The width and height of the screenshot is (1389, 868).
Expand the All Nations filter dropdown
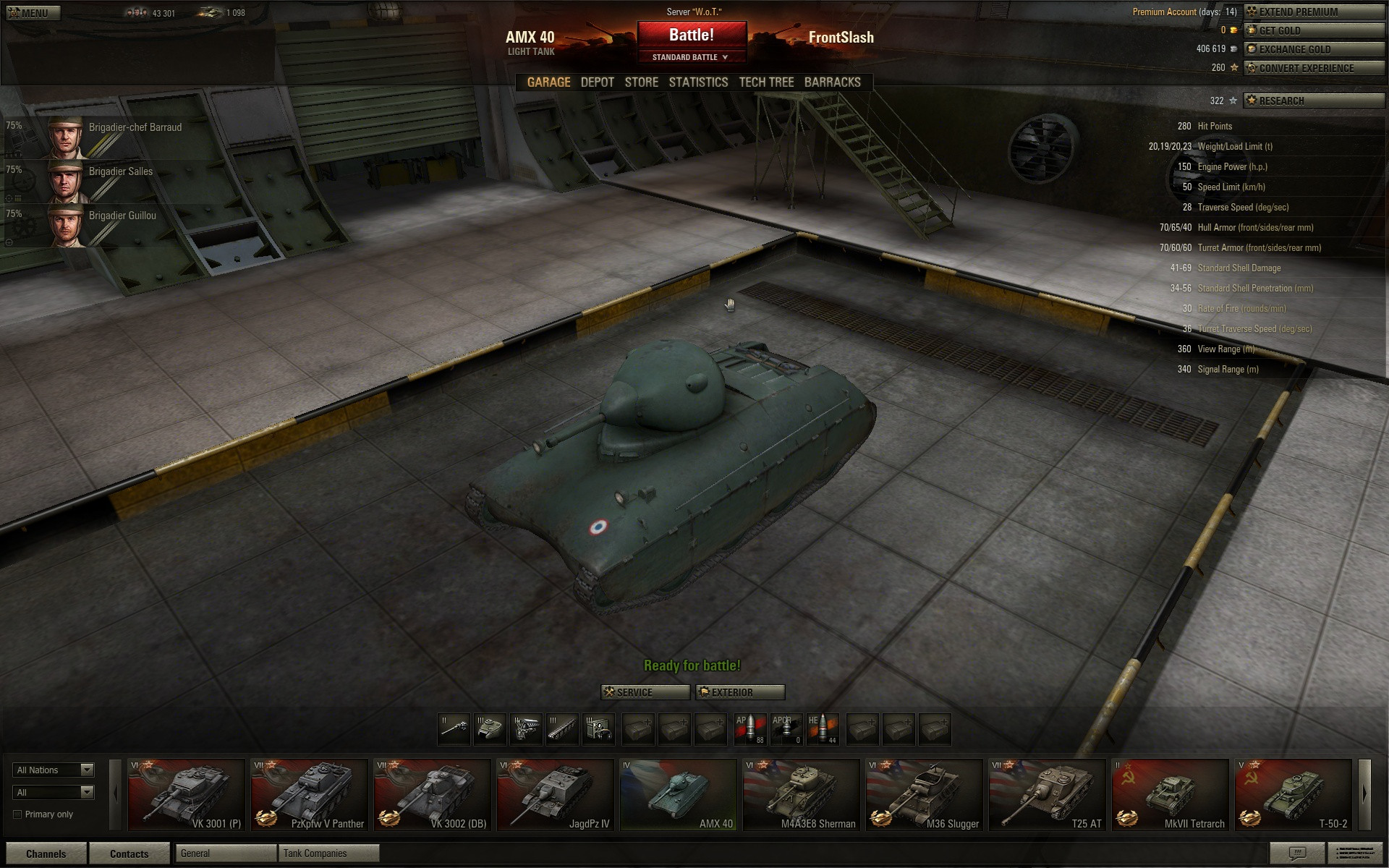tap(54, 770)
